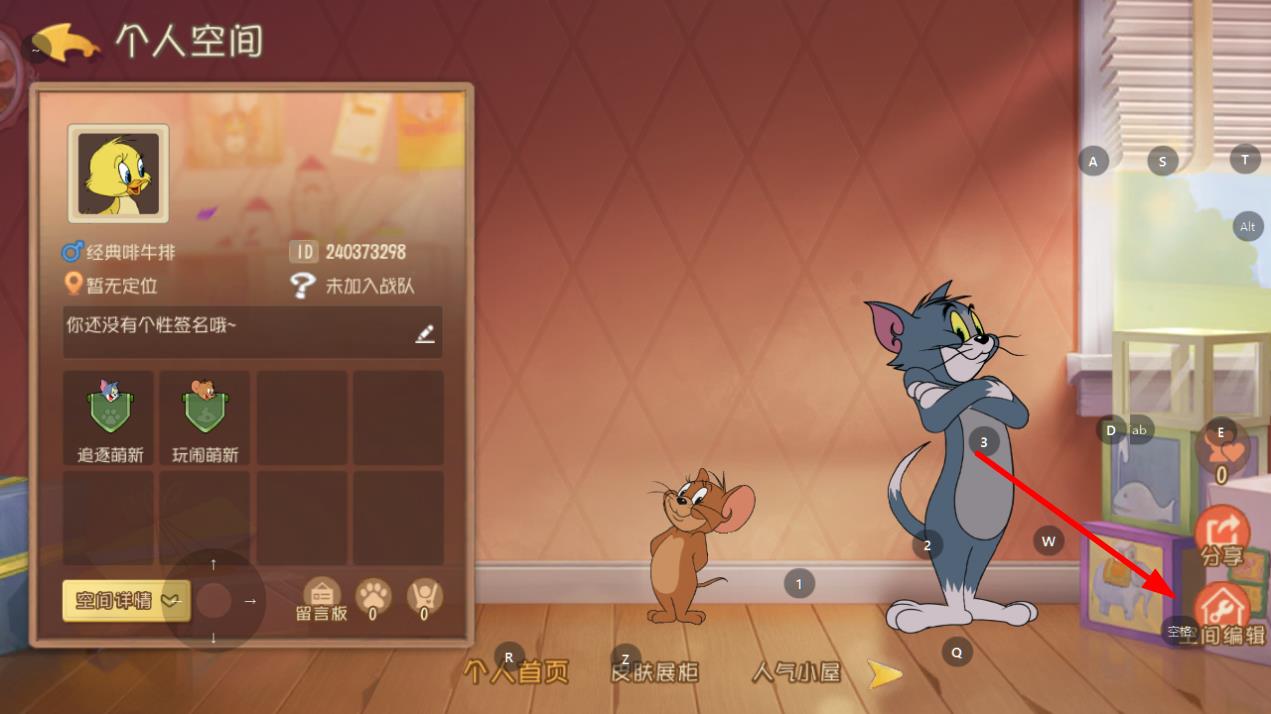Tap the 暂无定位 location pin entry

coord(110,286)
